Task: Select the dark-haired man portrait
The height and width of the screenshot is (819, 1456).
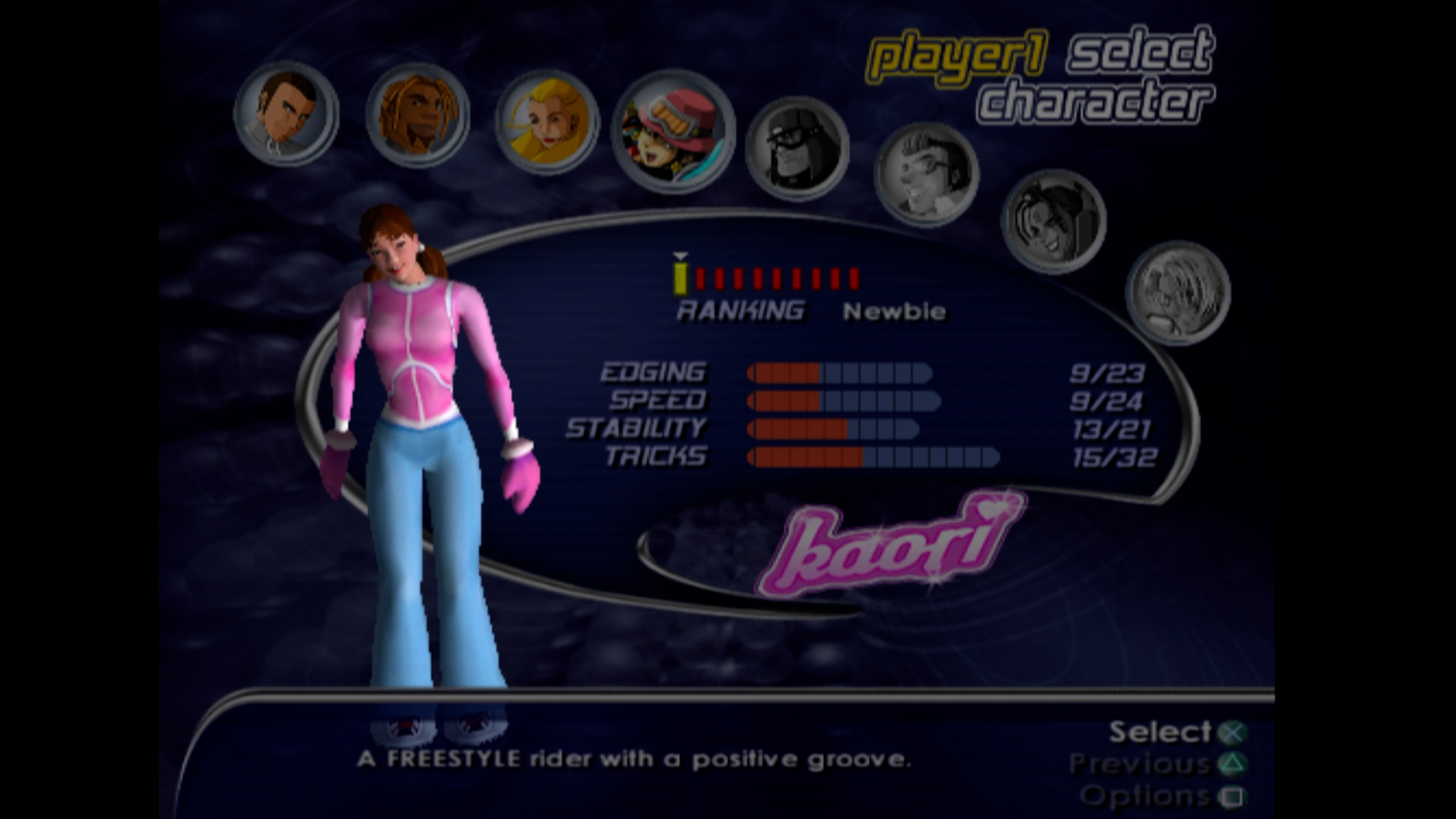Action: pyautogui.click(x=287, y=113)
